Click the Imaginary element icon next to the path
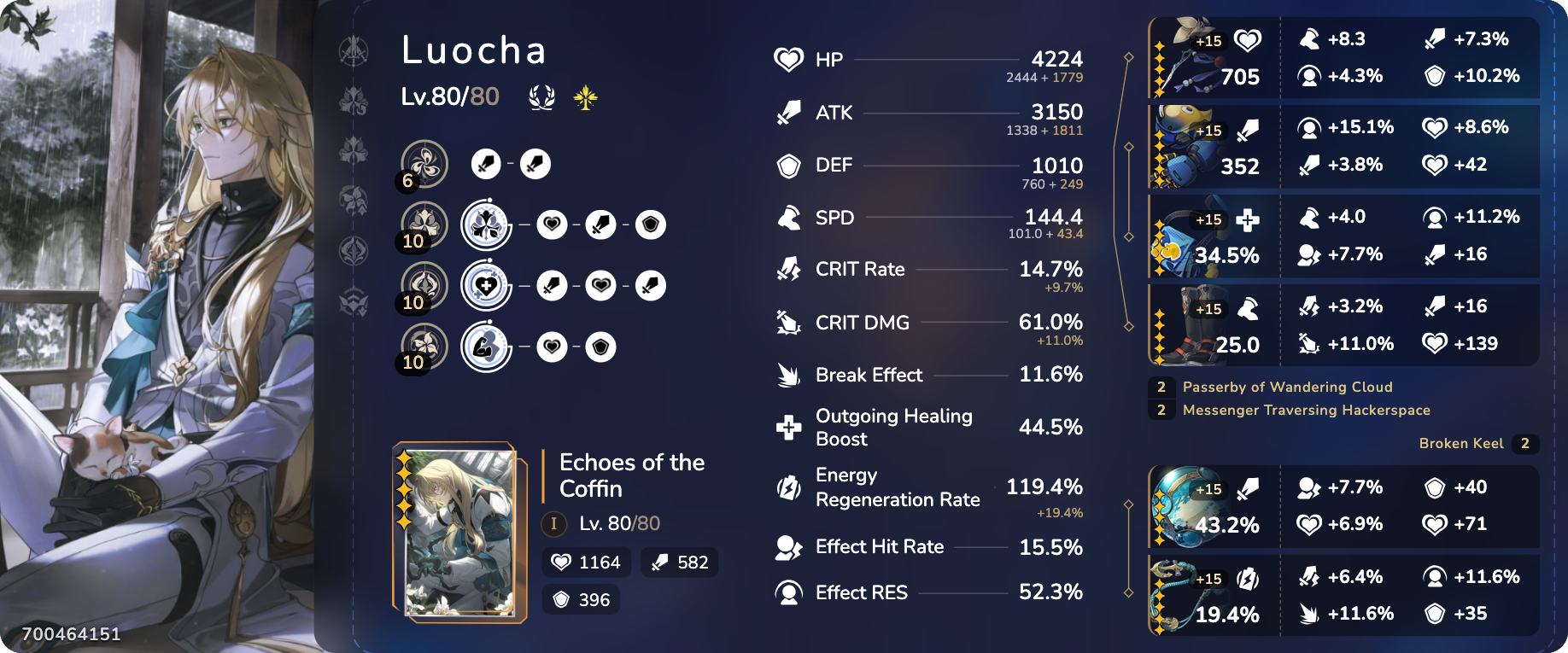1568x653 pixels. (586, 97)
